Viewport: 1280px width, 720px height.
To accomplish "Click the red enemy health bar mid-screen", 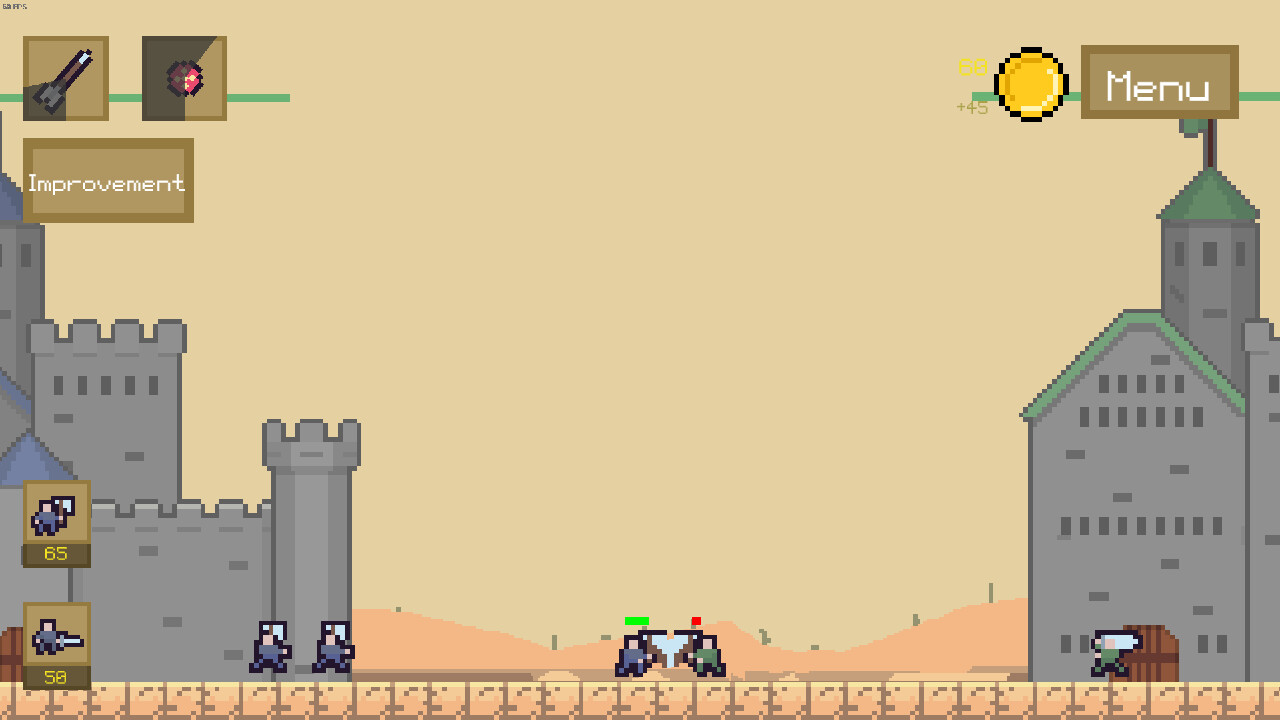I will (x=698, y=622).
